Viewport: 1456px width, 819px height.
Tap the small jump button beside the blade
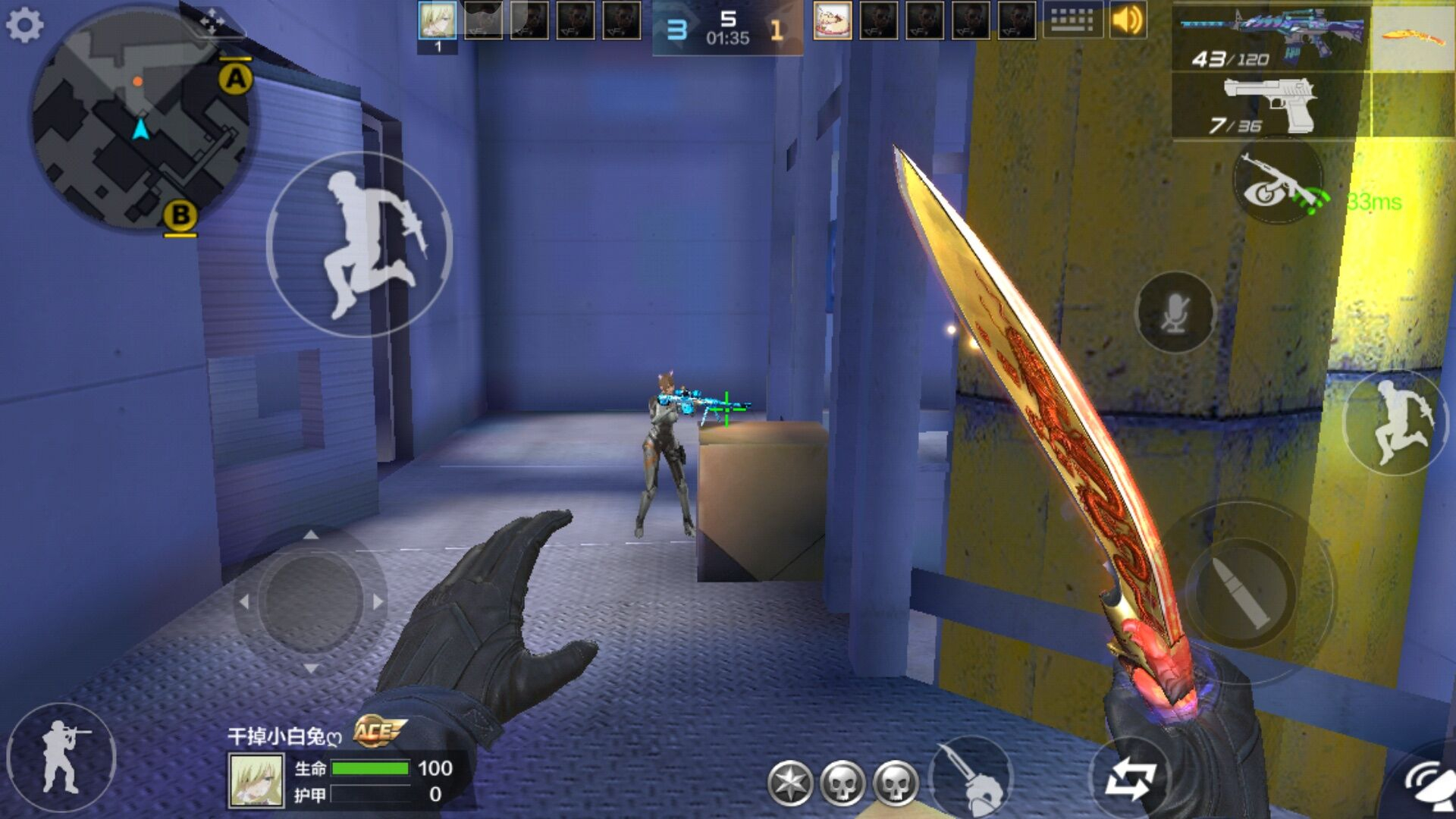1395,423
